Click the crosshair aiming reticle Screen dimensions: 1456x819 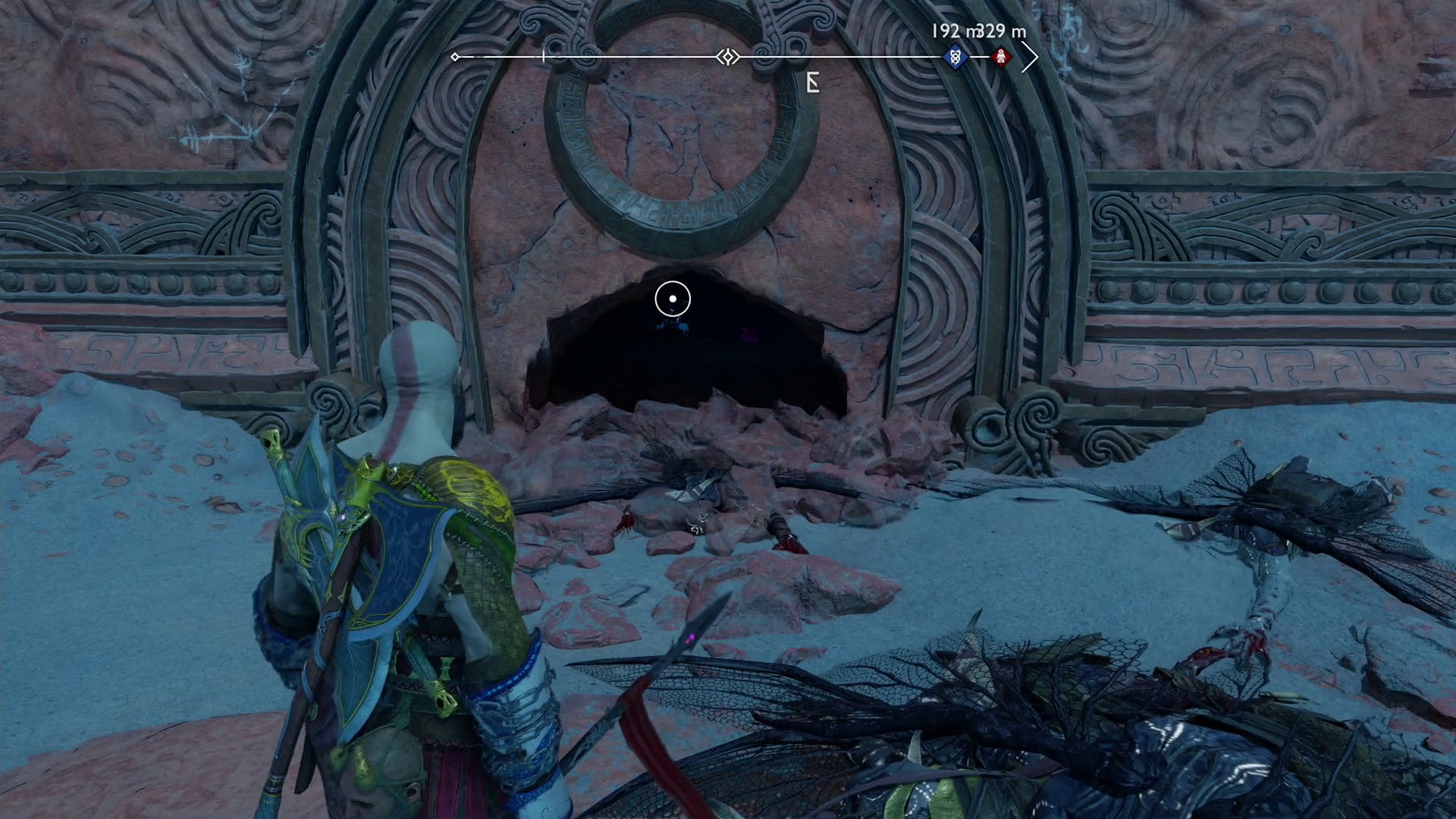click(672, 300)
